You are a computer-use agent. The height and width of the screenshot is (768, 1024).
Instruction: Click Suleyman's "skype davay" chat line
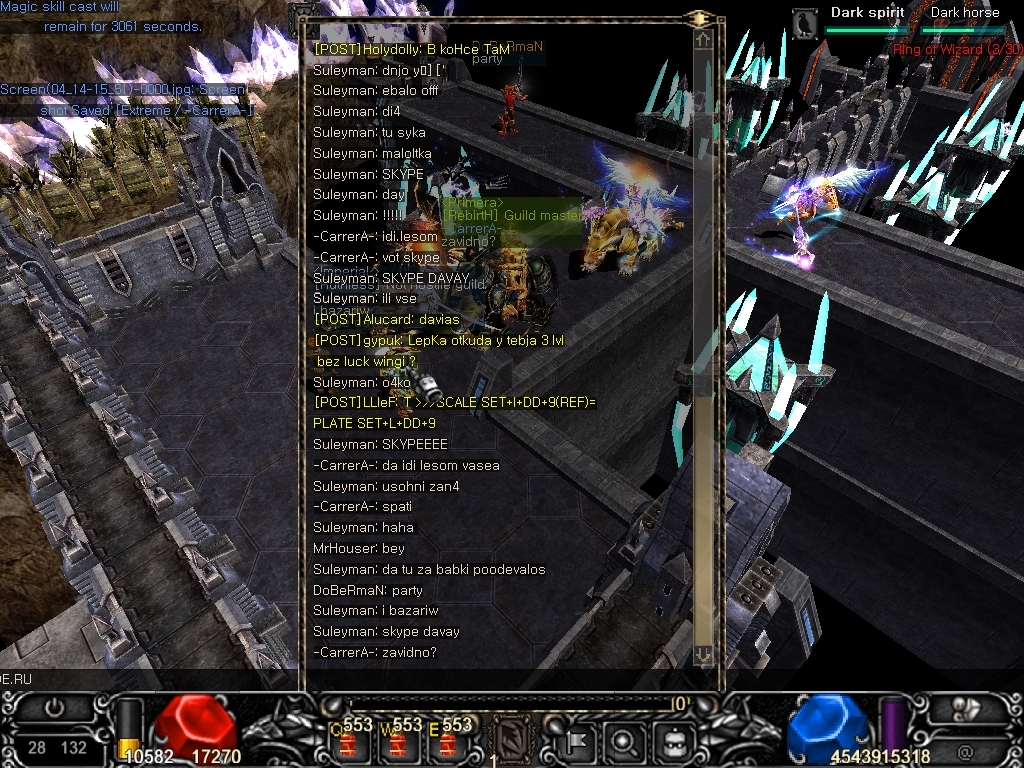386,631
